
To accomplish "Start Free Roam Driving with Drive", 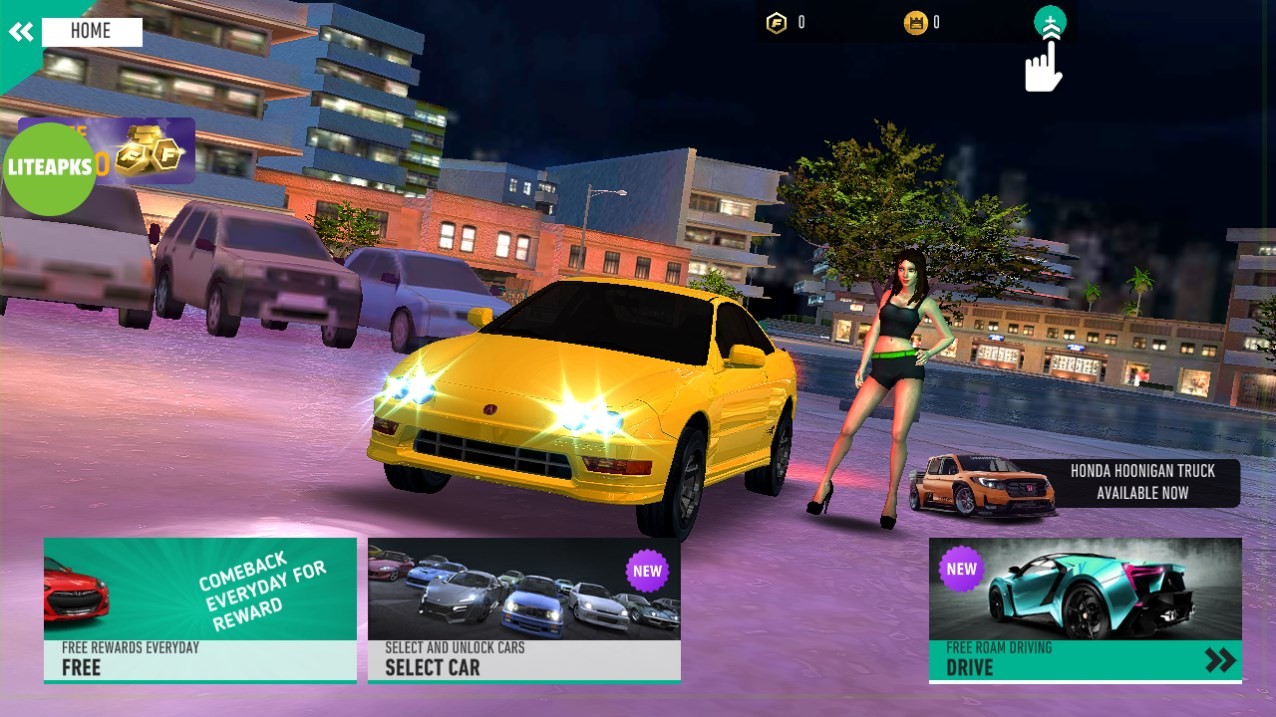I will [x=1085, y=610].
